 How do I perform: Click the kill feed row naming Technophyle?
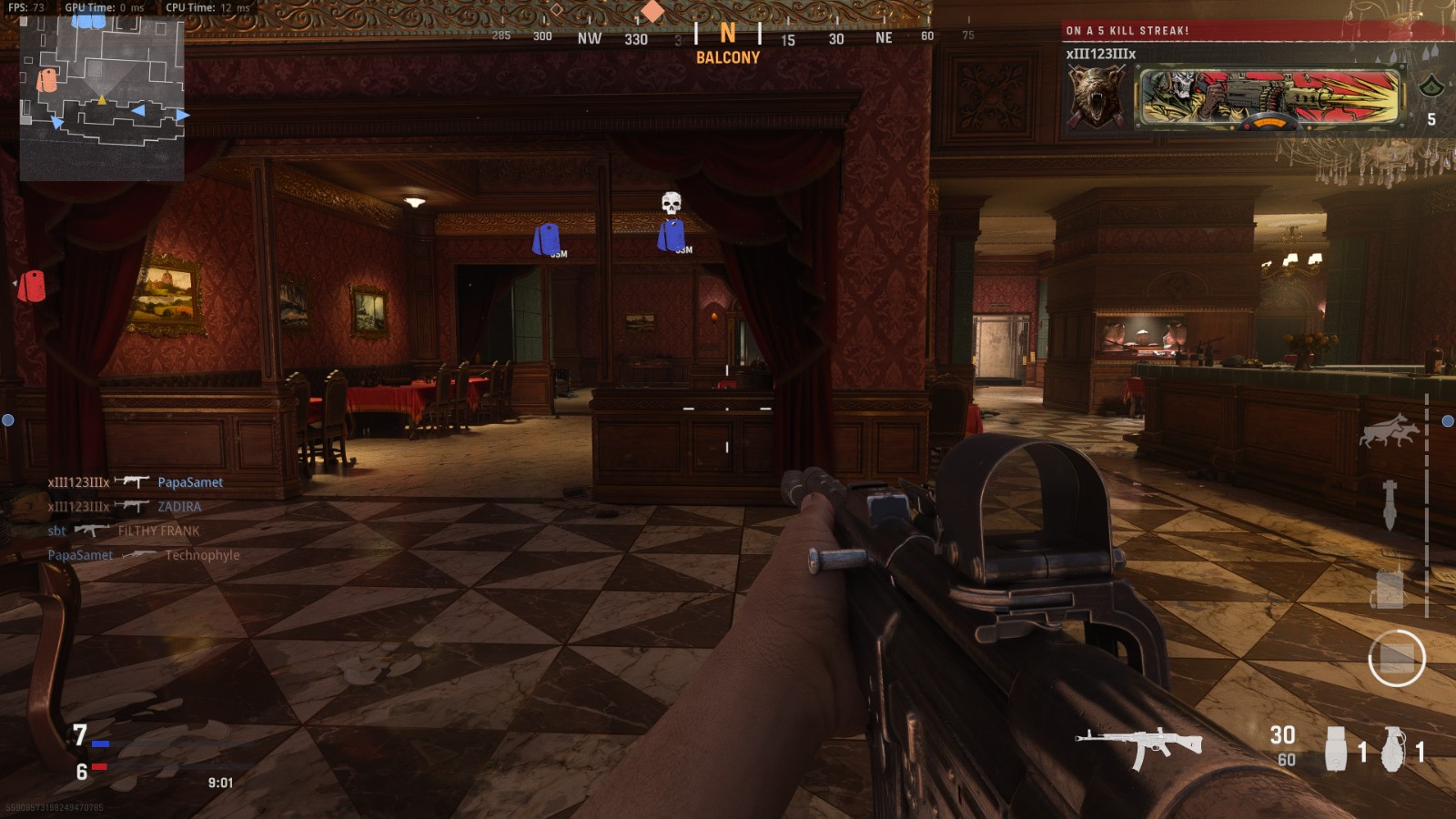pos(144,555)
